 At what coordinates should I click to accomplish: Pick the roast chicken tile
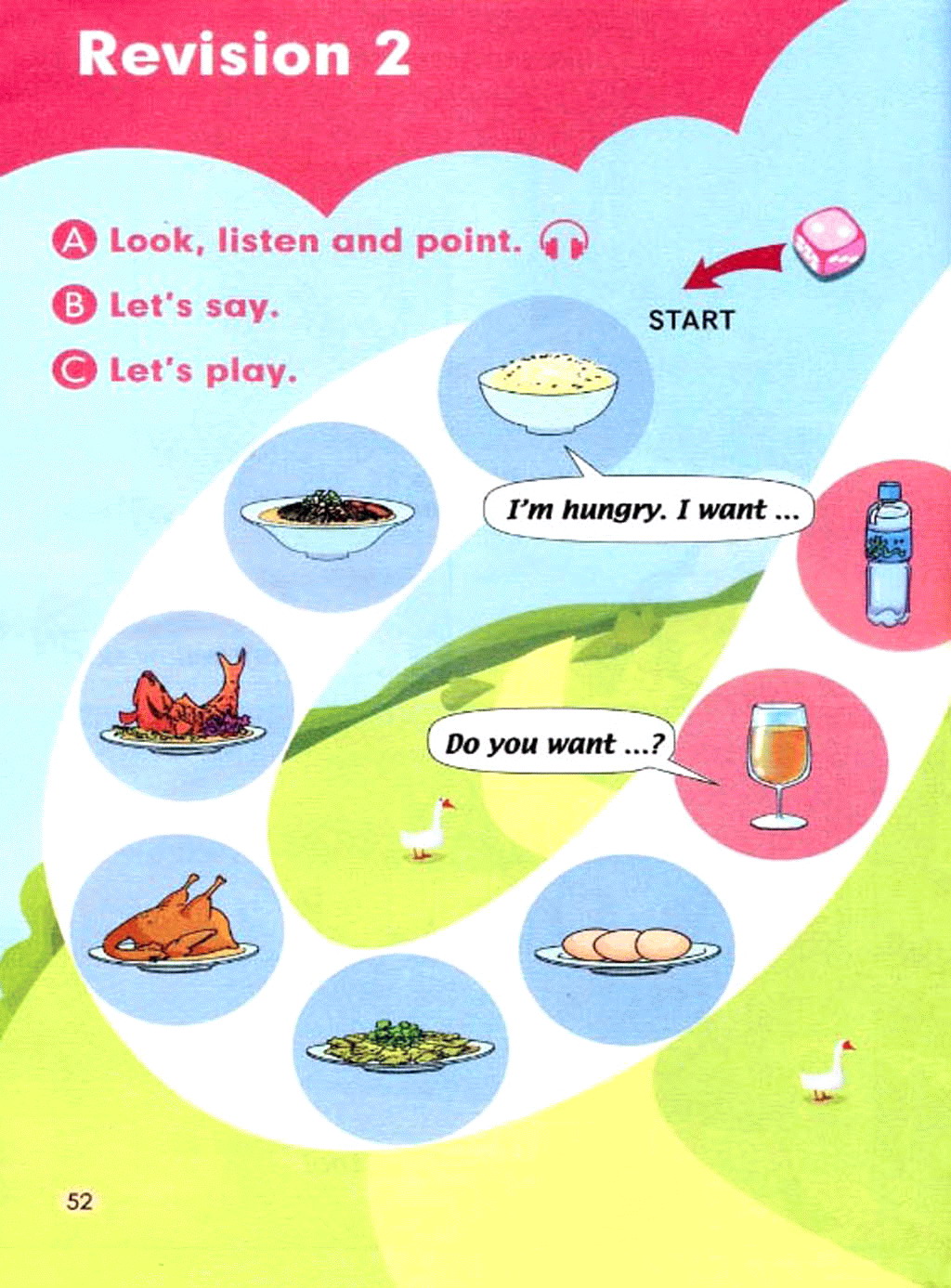click(x=175, y=929)
